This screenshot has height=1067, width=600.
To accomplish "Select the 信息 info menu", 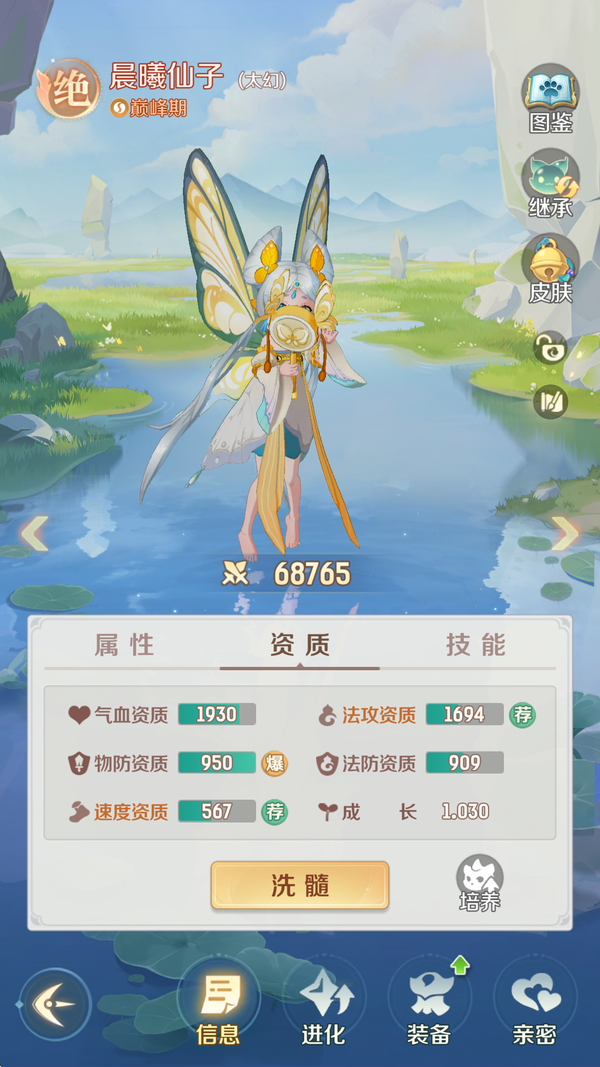I will point(218,1003).
